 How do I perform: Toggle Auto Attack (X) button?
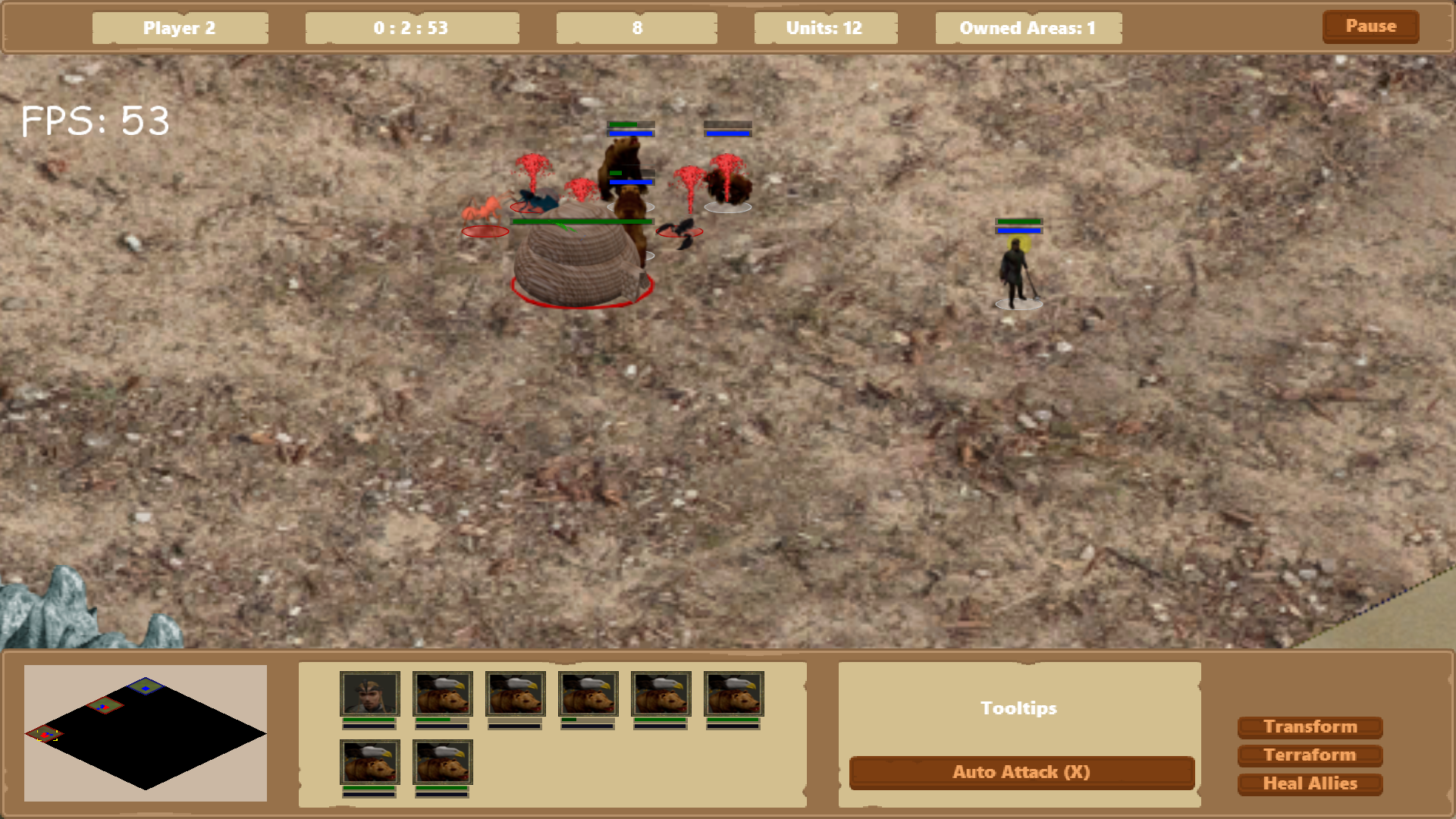[1021, 773]
